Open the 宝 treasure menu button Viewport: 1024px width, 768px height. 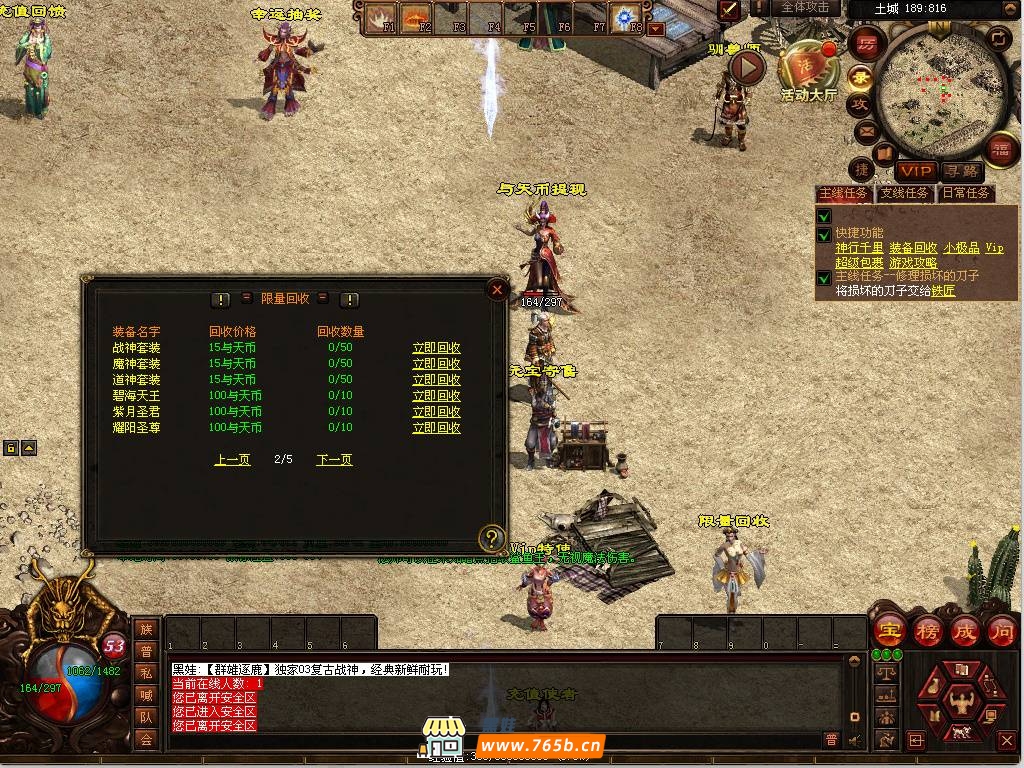tap(888, 632)
